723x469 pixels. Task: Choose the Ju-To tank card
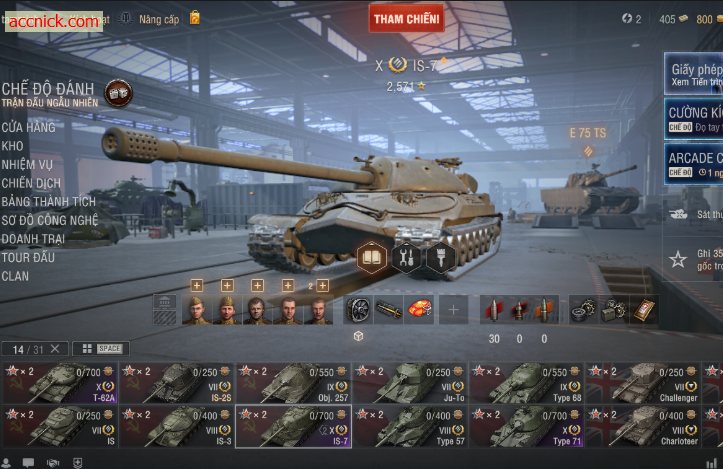point(410,383)
